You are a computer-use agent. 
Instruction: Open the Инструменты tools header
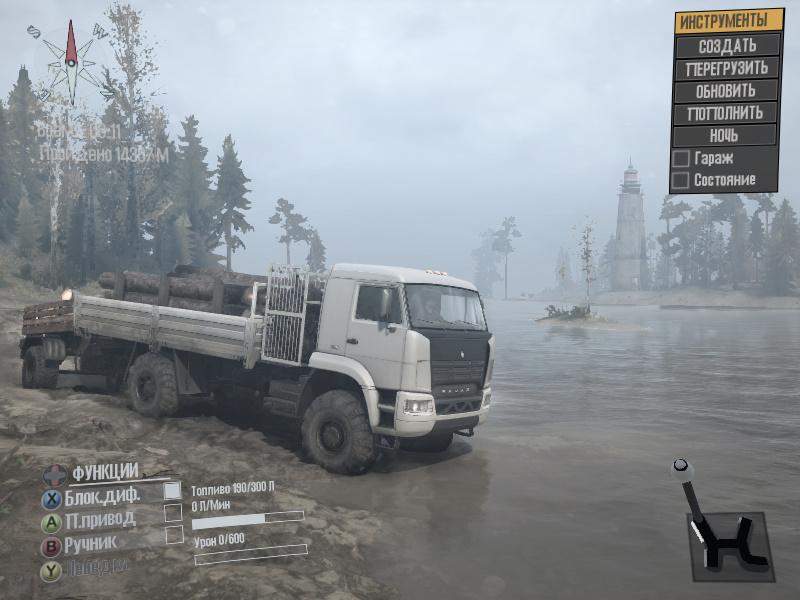tap(727, 20)
